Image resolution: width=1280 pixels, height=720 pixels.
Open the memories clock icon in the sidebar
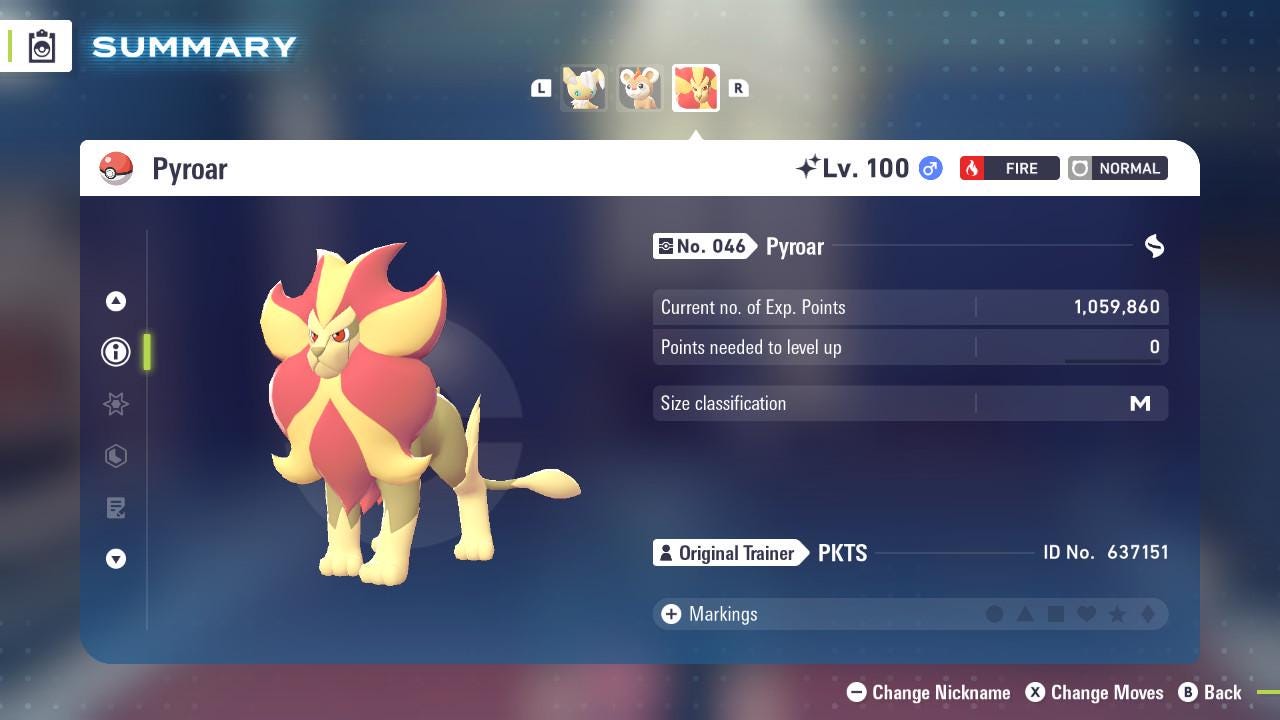coord(116,456)
